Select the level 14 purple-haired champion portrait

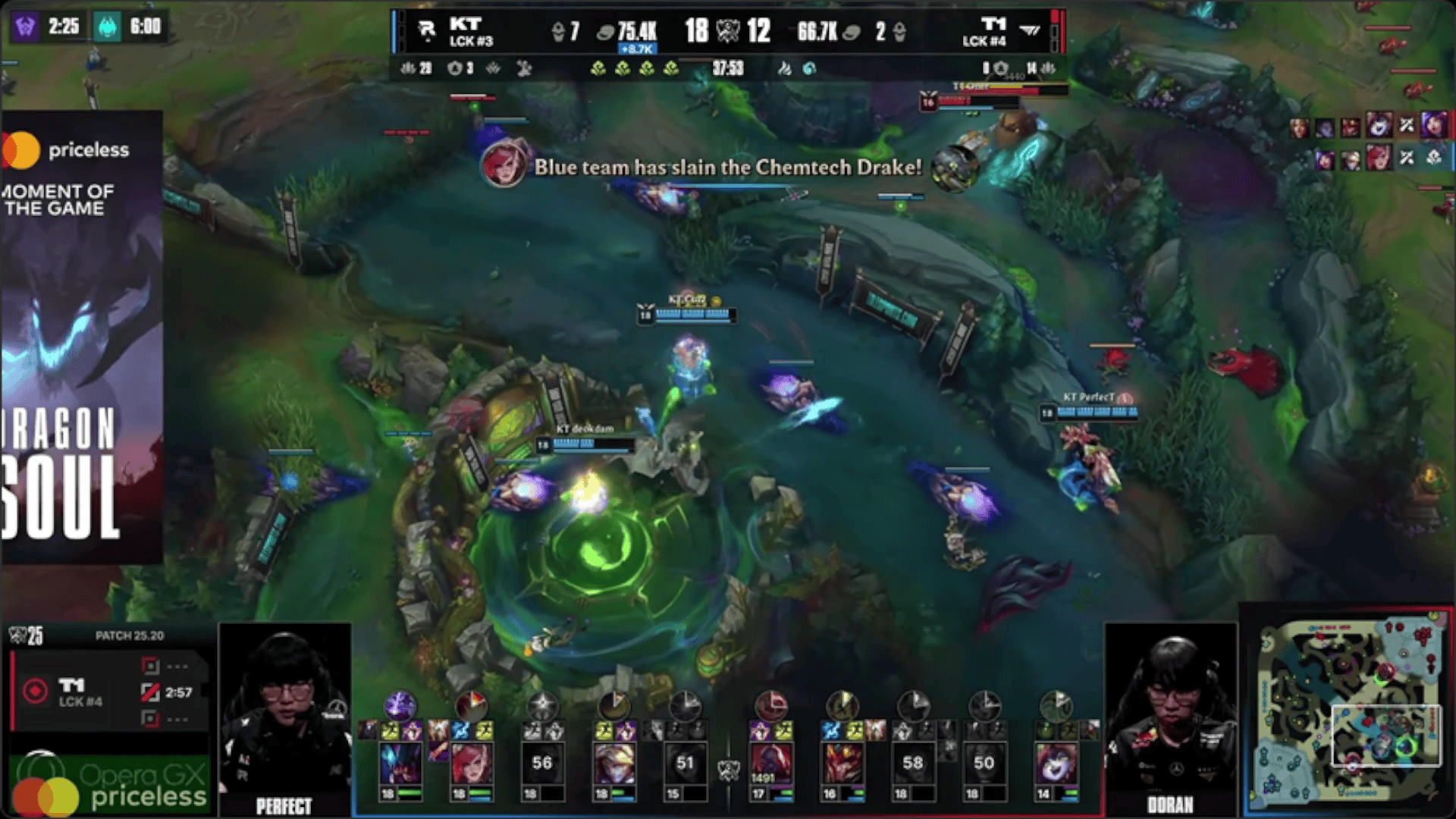(1055, 763)
